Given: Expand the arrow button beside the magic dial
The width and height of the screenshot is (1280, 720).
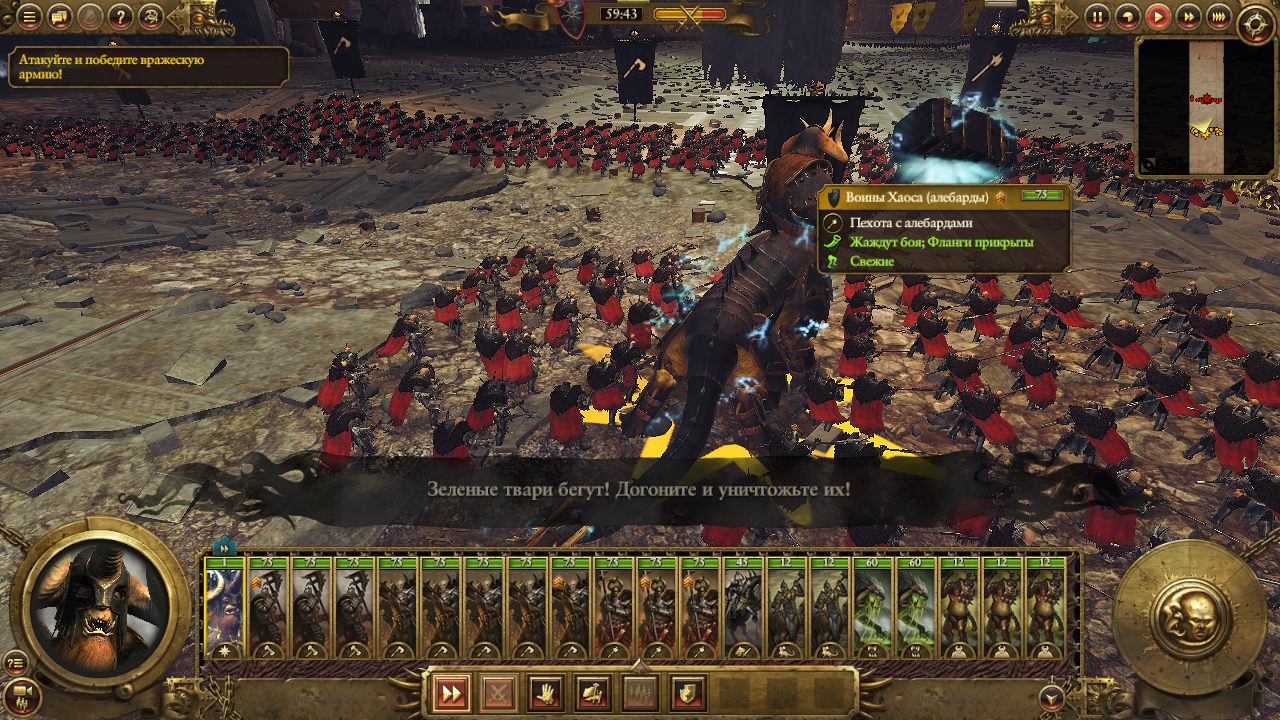Looking at the screenshot, I should [x=1050, y=695].
